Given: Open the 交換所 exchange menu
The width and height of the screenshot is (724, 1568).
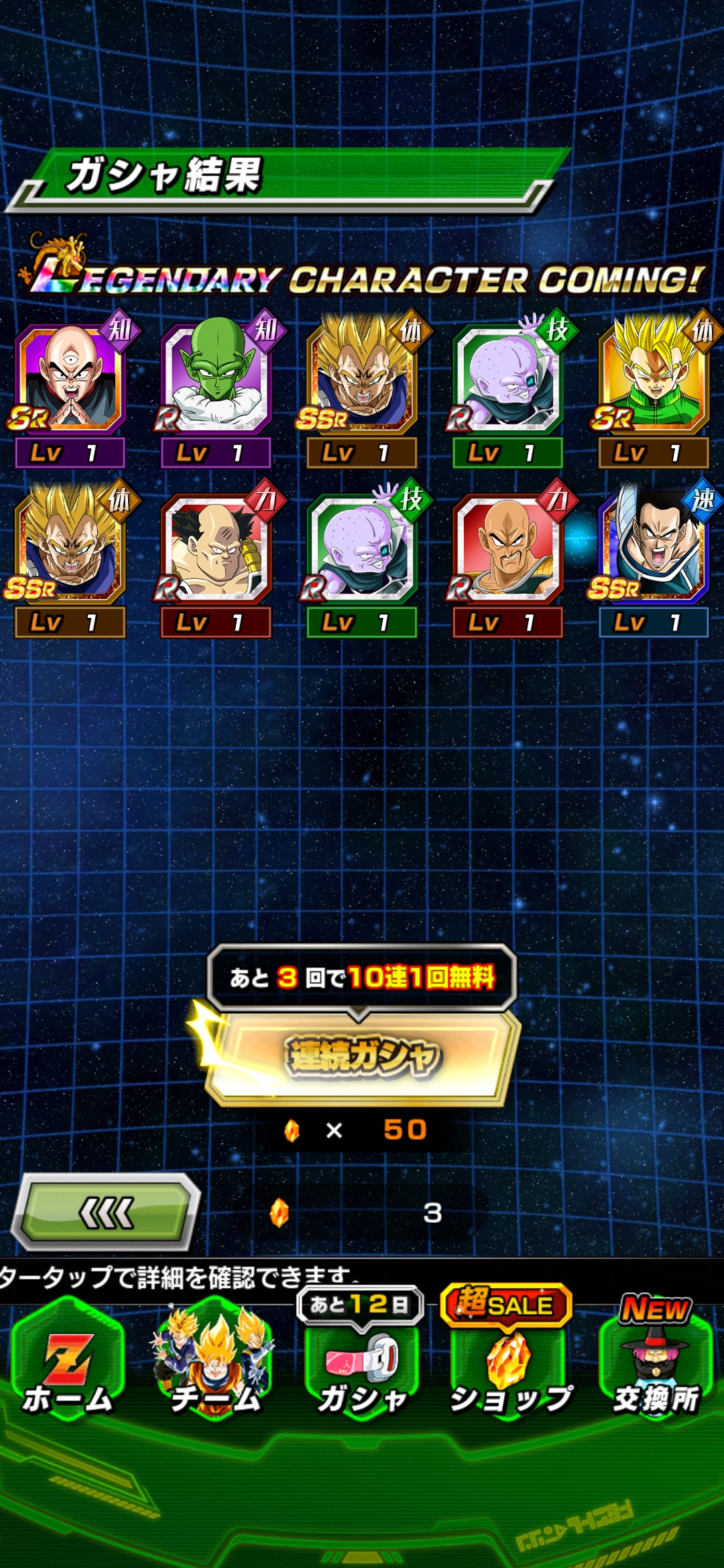Looking at the screenshot, I should point(656,1367).
